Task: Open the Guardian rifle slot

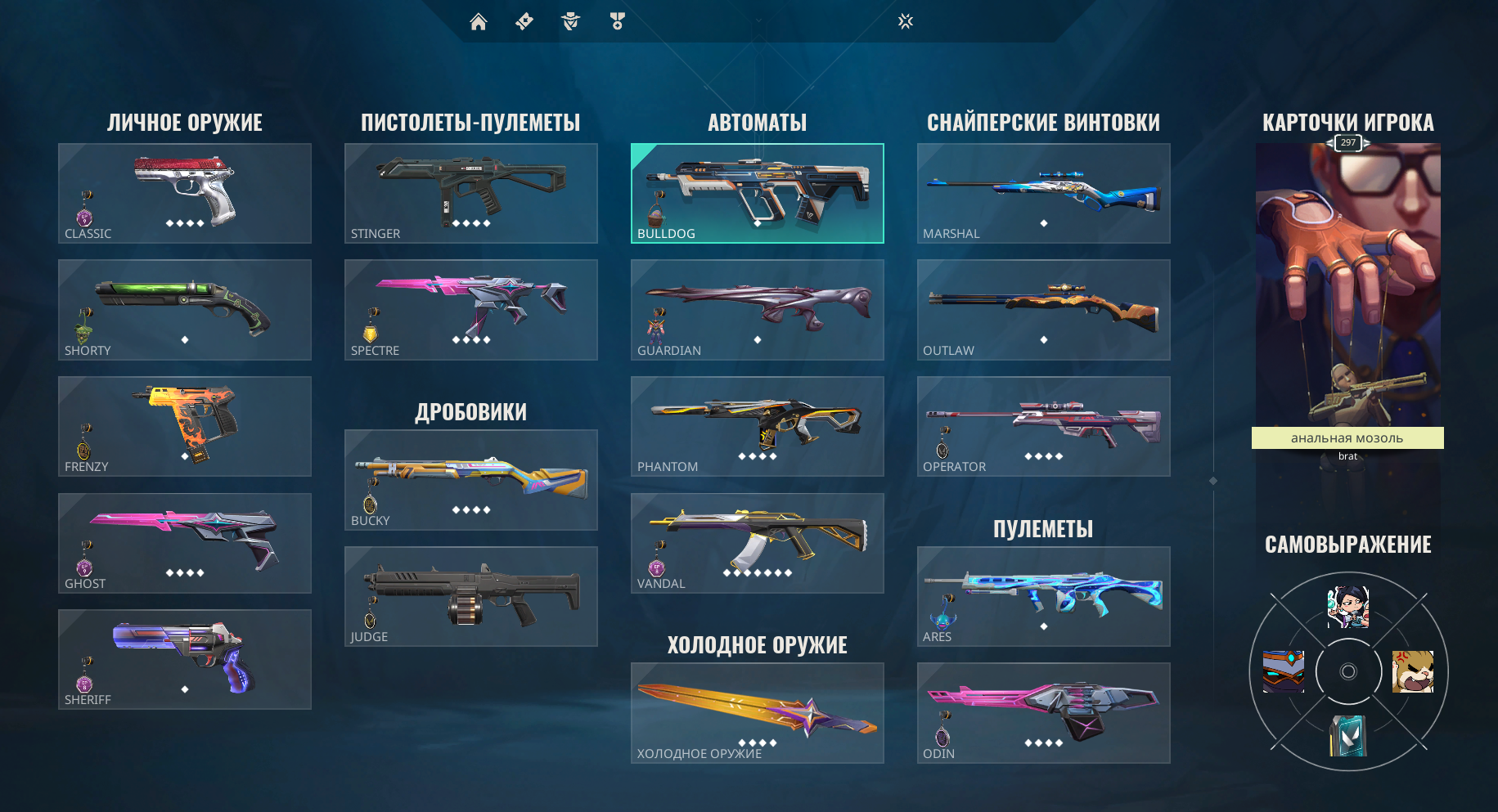Action: (757, 310)
